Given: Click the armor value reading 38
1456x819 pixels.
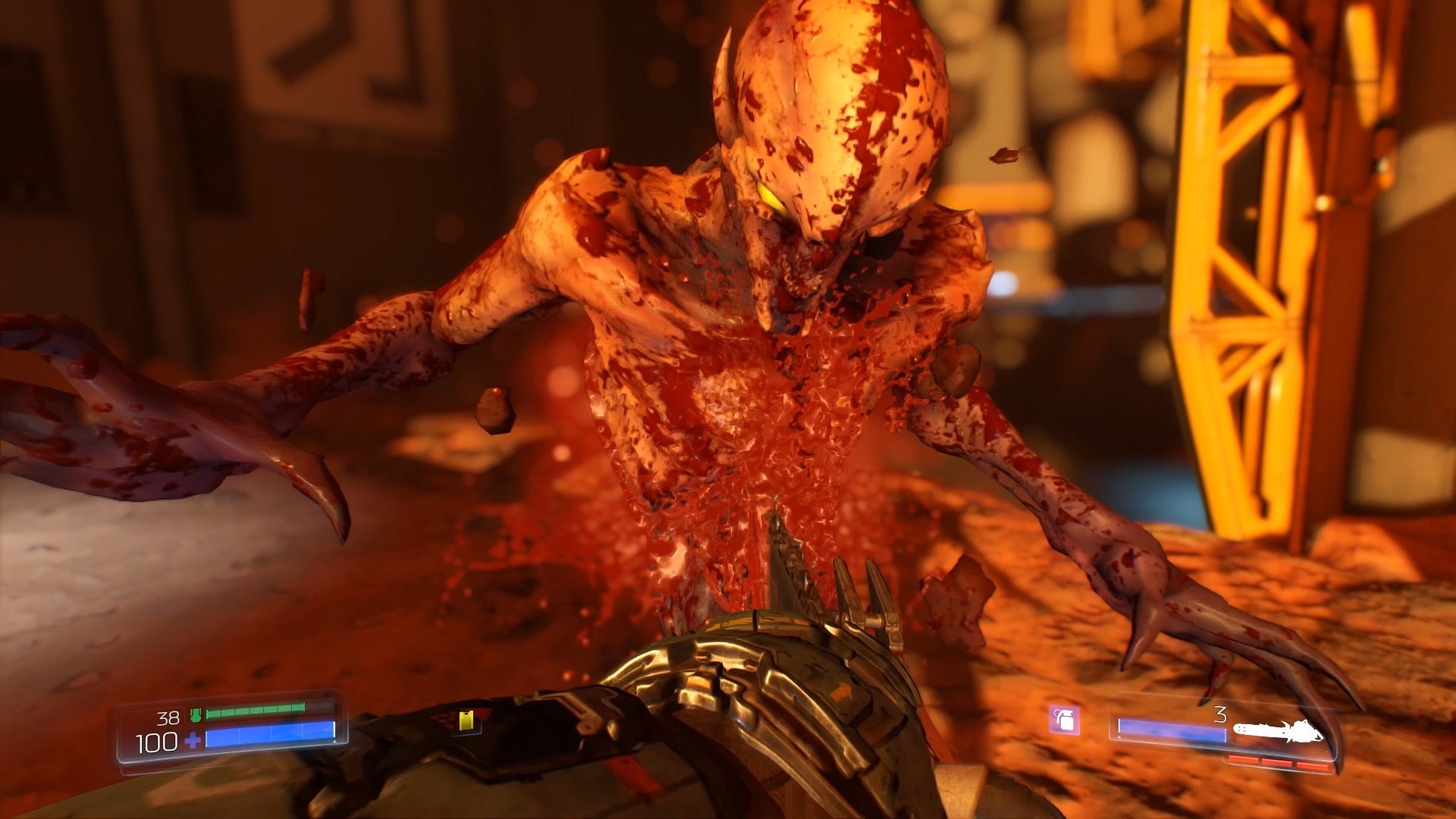Looking at the screenshot, I should tap(168, 718).
